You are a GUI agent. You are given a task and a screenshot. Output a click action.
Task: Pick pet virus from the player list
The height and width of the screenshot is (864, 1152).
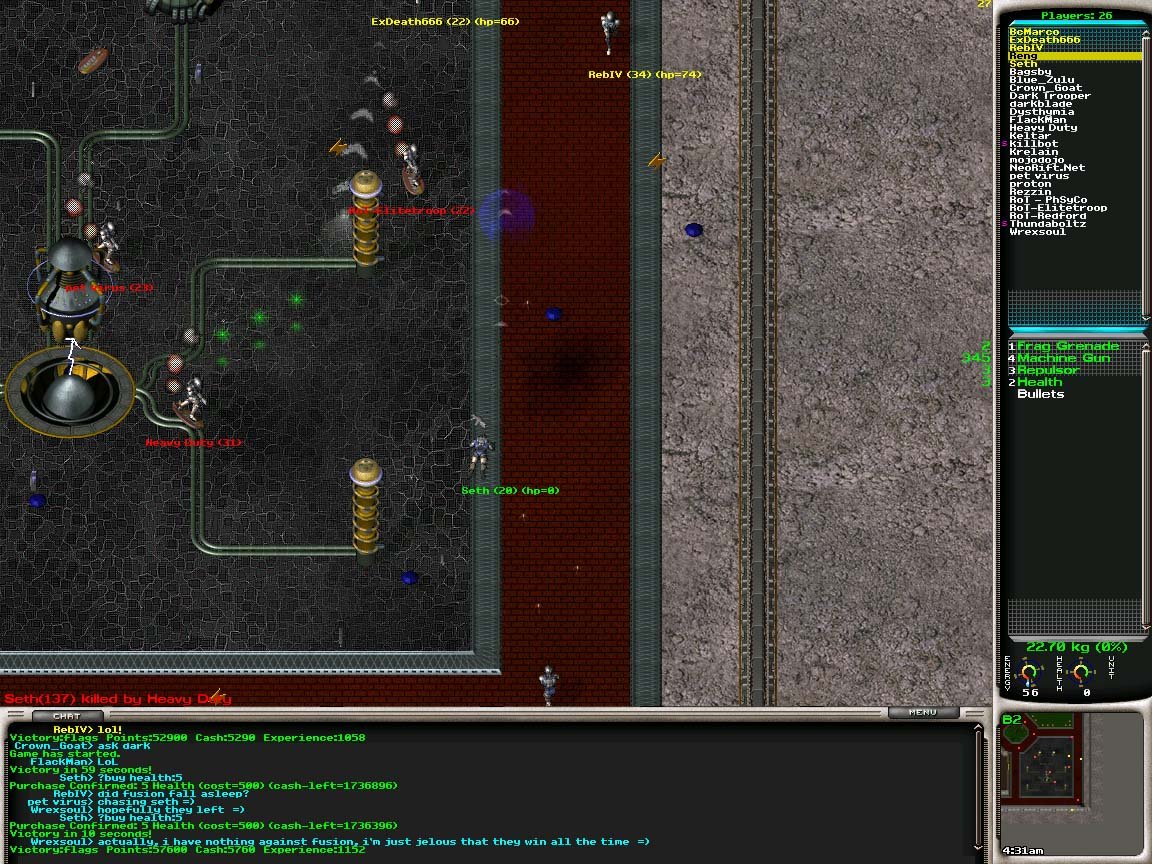tap(1039, 176)
